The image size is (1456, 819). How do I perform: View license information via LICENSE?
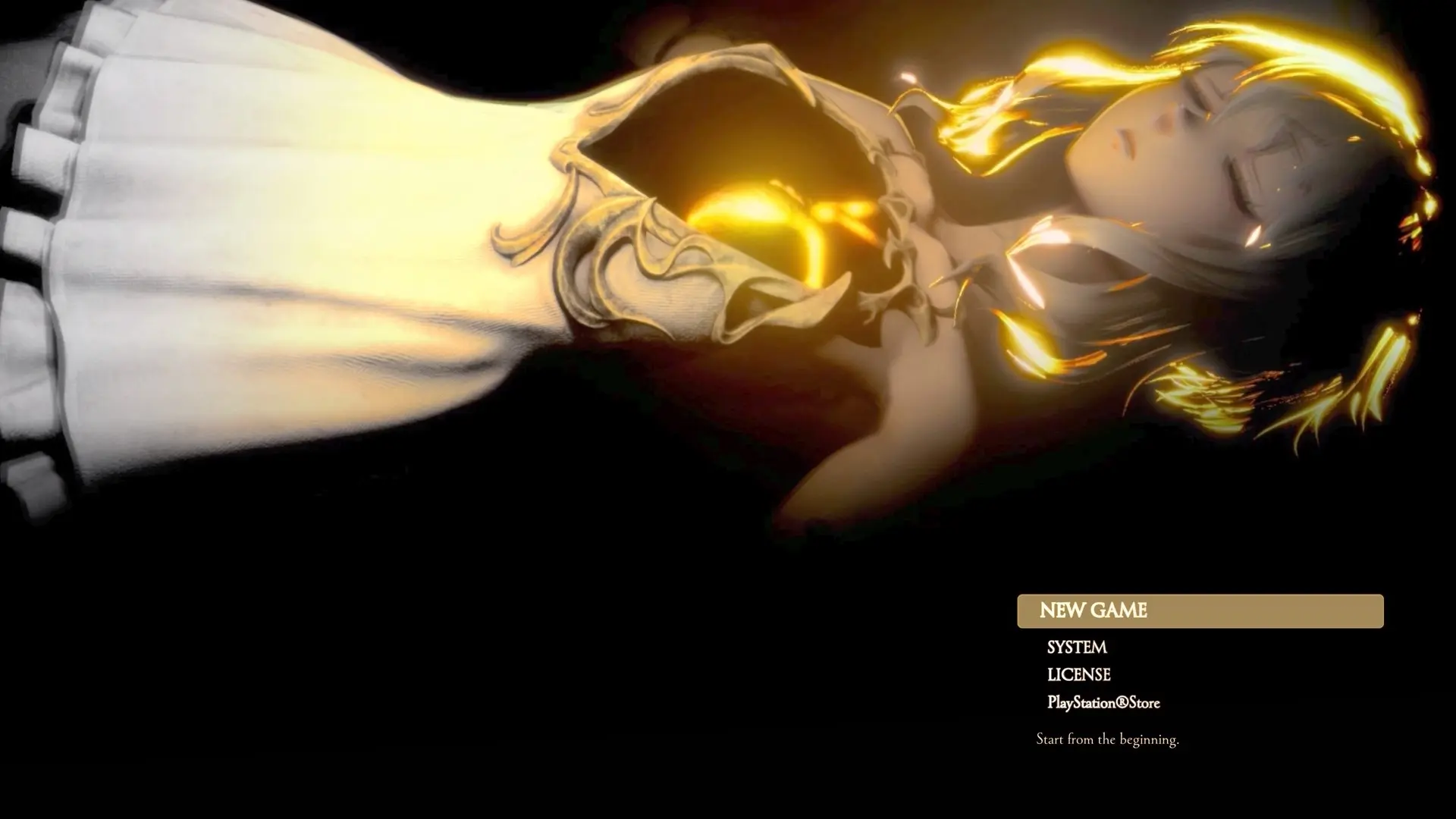(1078, 675)
